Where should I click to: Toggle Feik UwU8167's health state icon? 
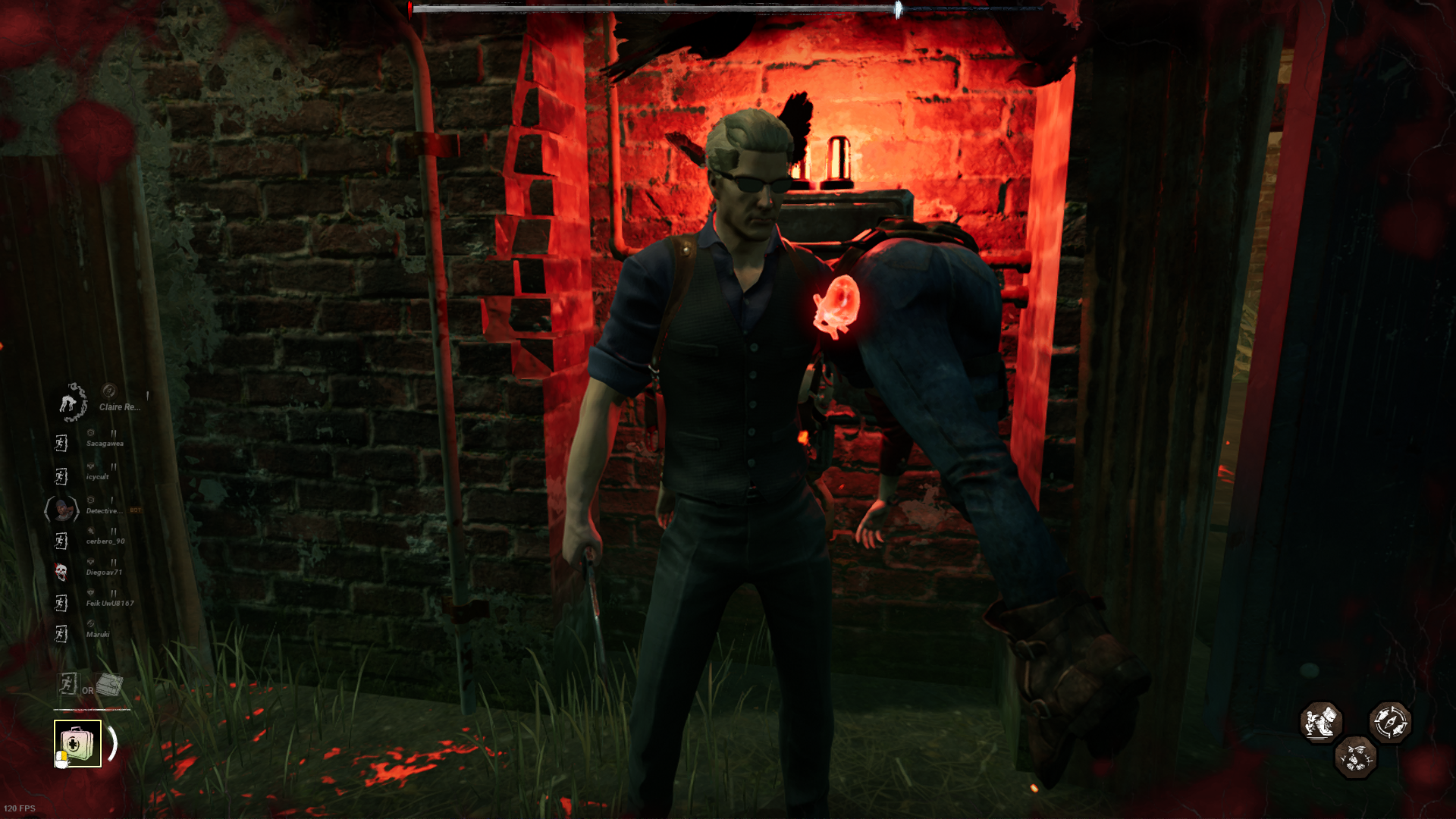click(89, 593)
